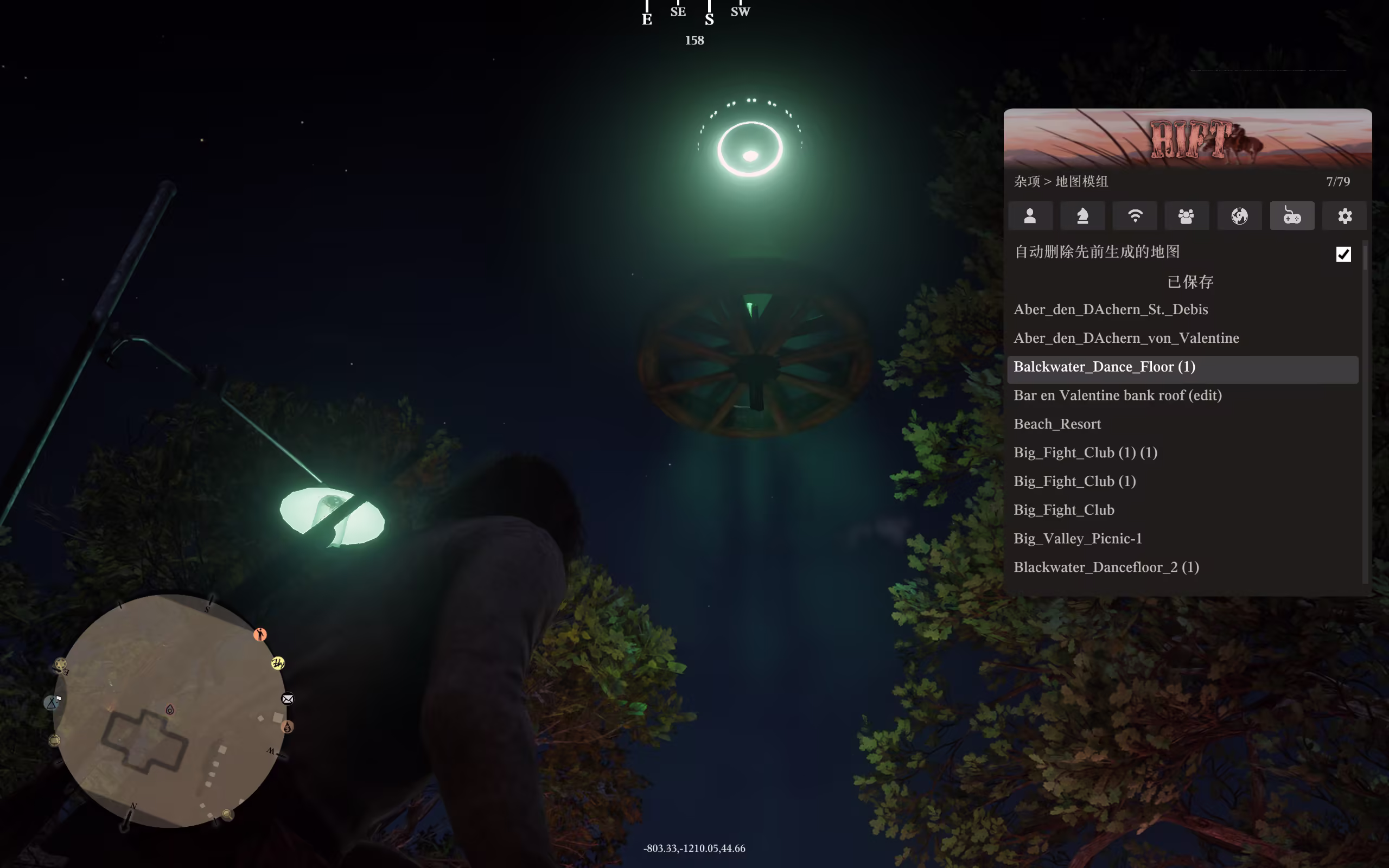Select the envelope mail marker on minimap
The image size is (1389, 868).
tap(288, 699)
